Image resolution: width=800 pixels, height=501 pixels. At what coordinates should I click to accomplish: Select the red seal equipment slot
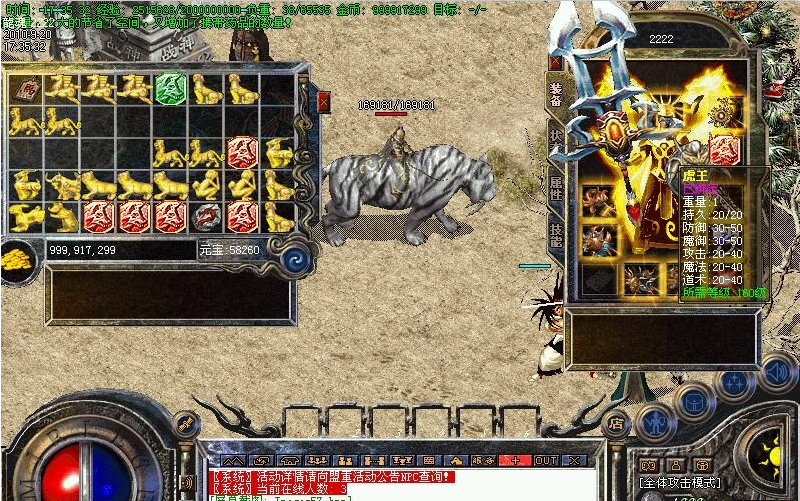(724, 151)
